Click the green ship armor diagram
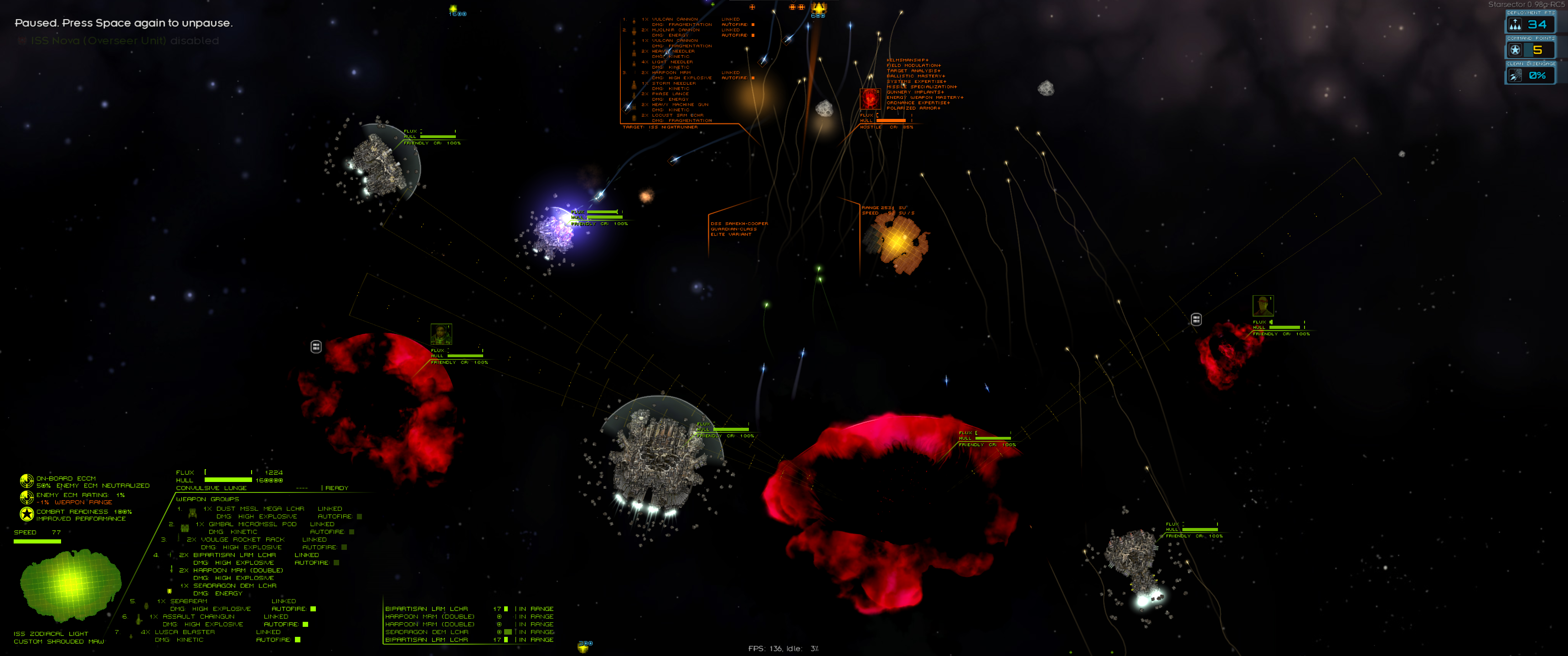1568x656 pixels. tap(69, 584)
